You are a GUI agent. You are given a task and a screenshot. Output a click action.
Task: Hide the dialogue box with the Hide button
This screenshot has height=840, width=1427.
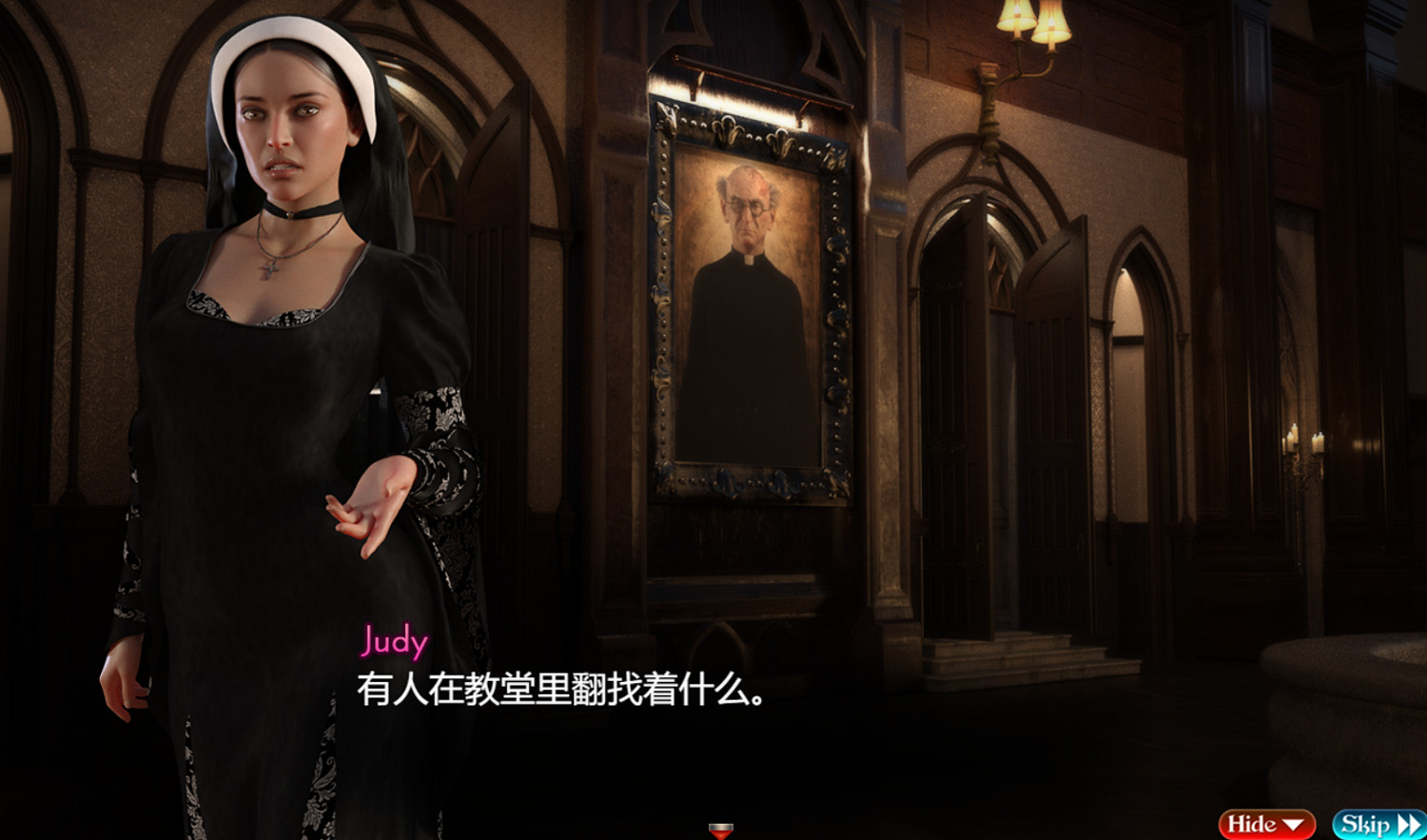pyautogui.click(x=1265, y=822)
